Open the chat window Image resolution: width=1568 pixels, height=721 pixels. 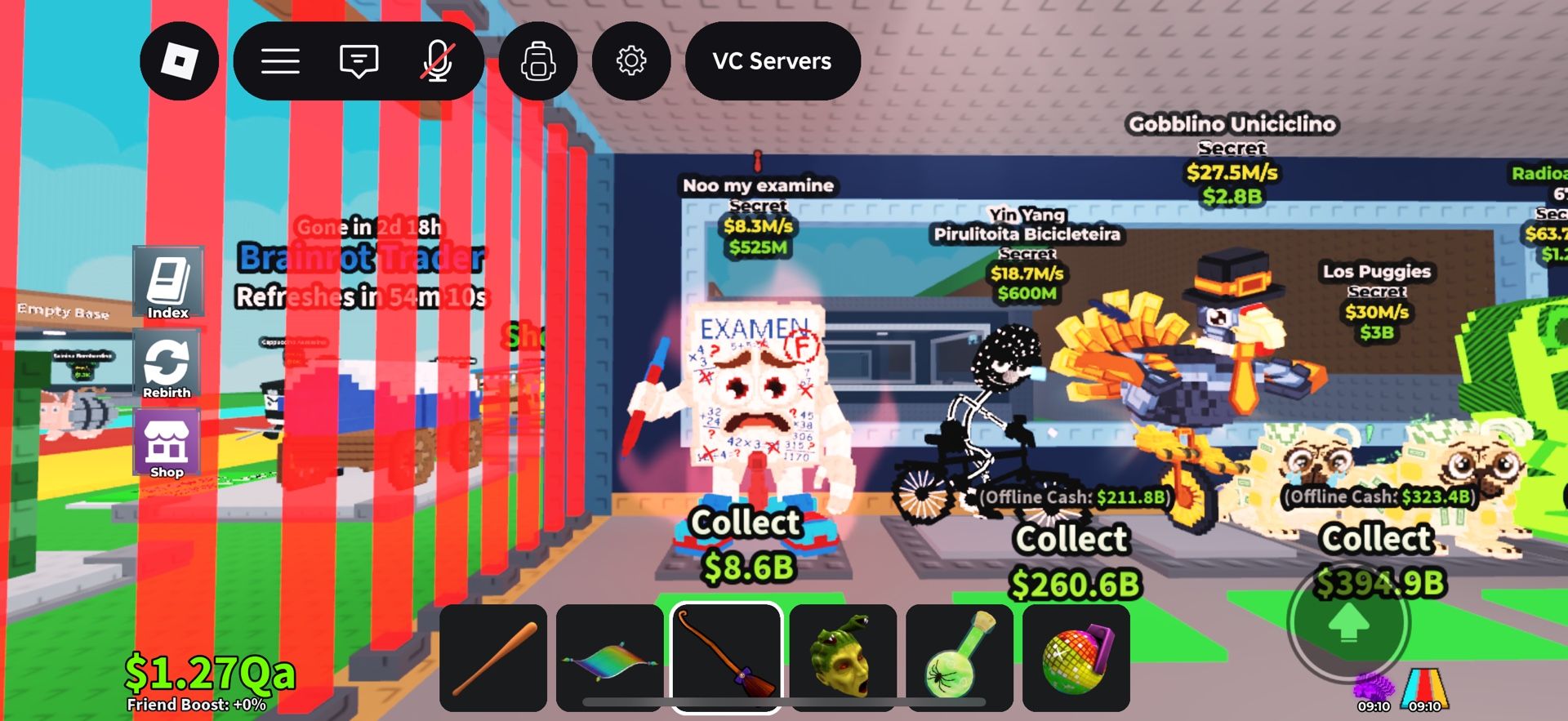(x=359, y=61)
